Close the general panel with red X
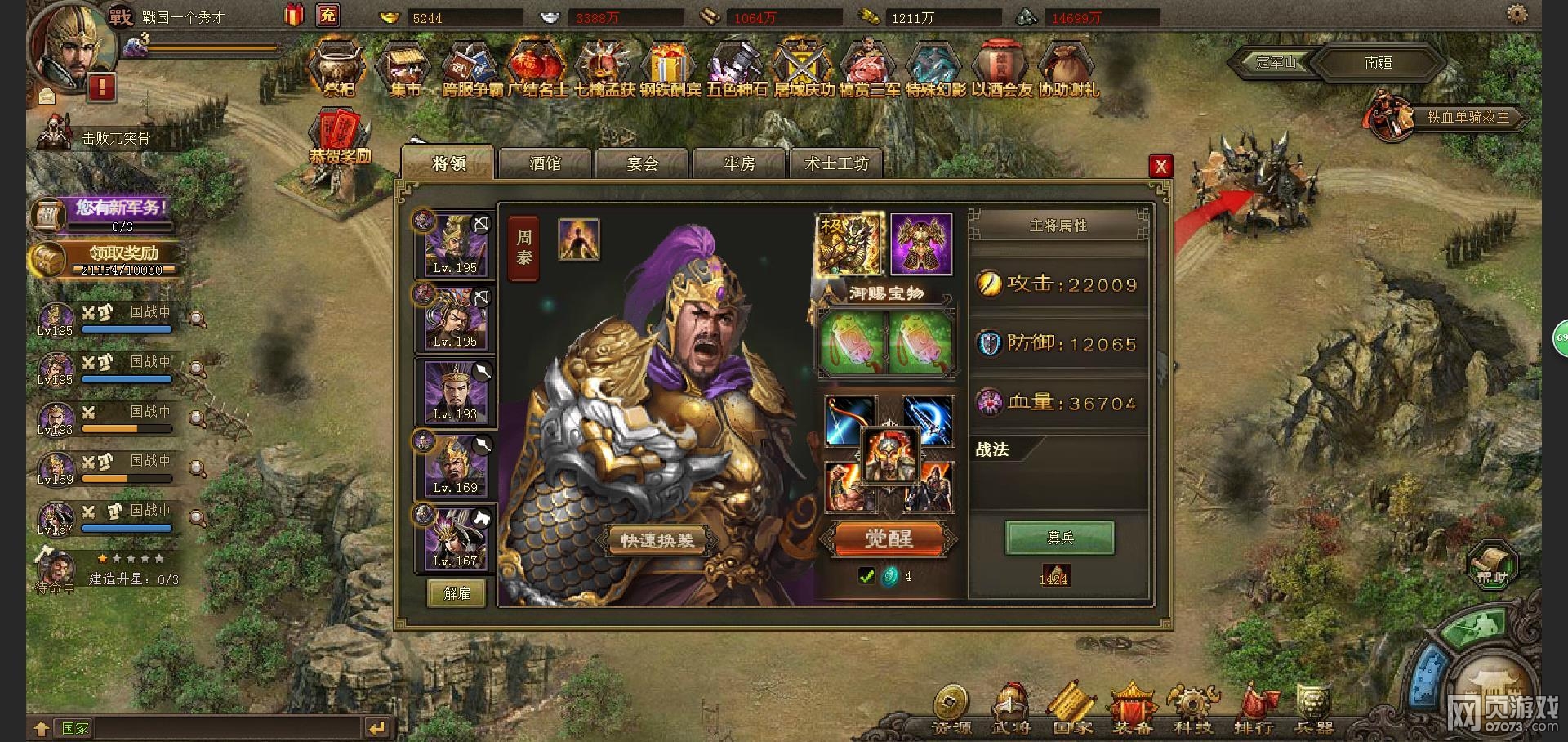The height and width of the screenshot is (742, 1568). 1160,167
